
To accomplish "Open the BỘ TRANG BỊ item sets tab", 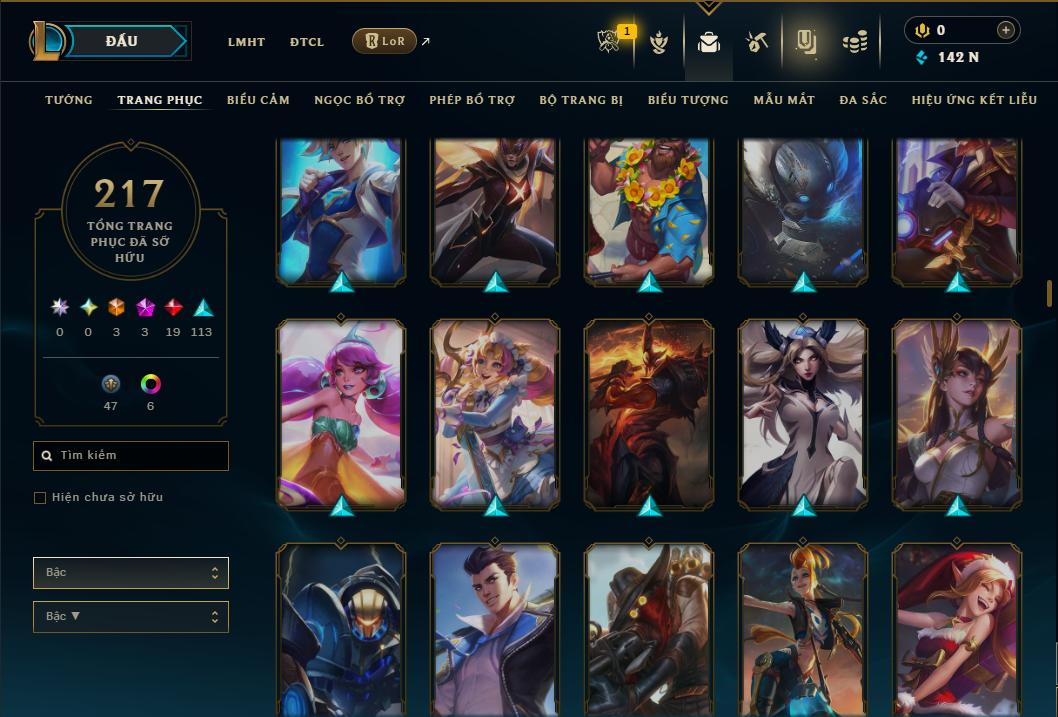I will point(581,100).
